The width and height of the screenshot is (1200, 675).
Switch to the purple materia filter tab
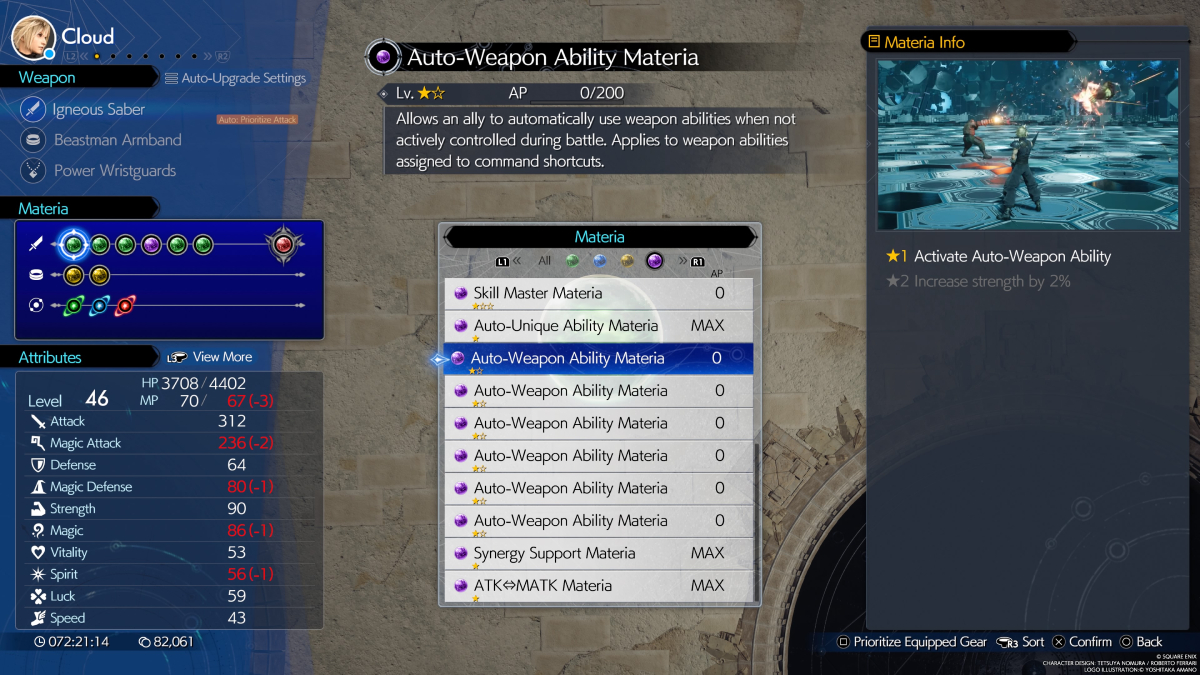[655, 261]
